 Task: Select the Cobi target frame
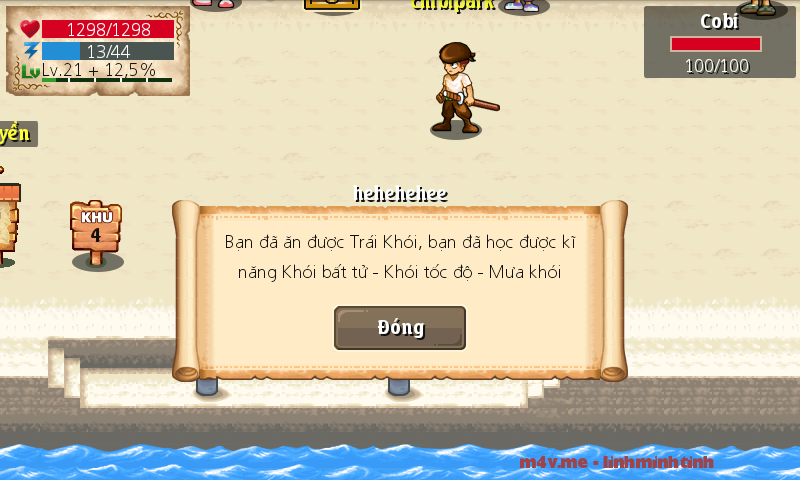click(x=719, y=43)
